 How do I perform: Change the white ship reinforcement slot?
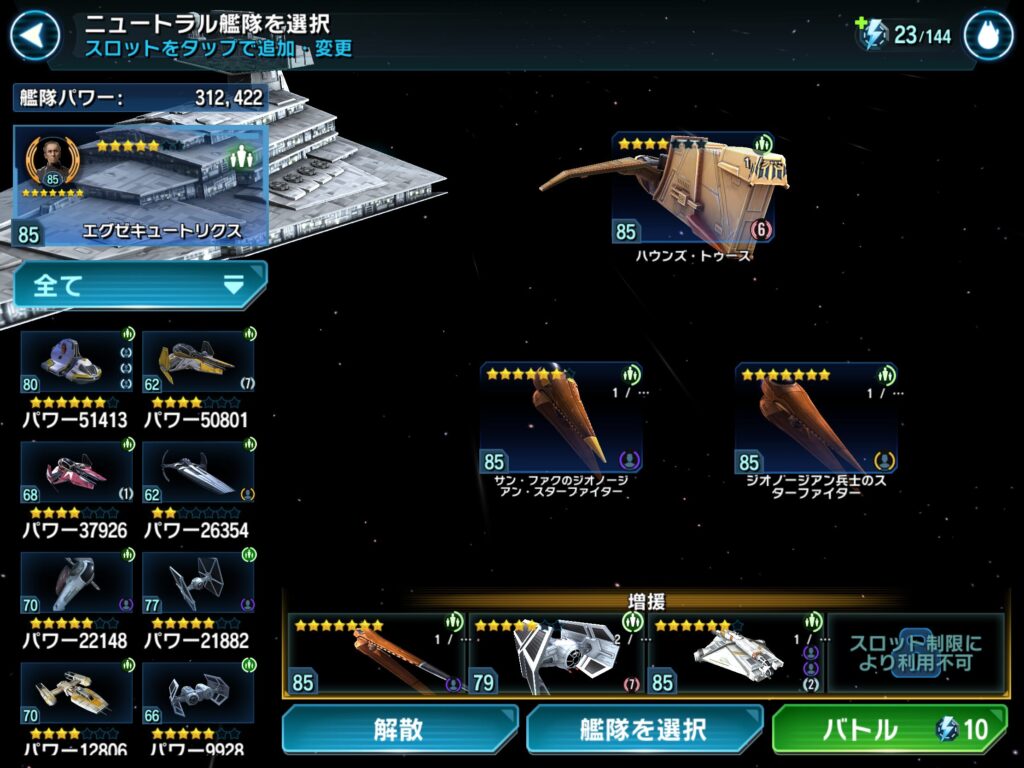pyautogui.click(x=736, y=654)
